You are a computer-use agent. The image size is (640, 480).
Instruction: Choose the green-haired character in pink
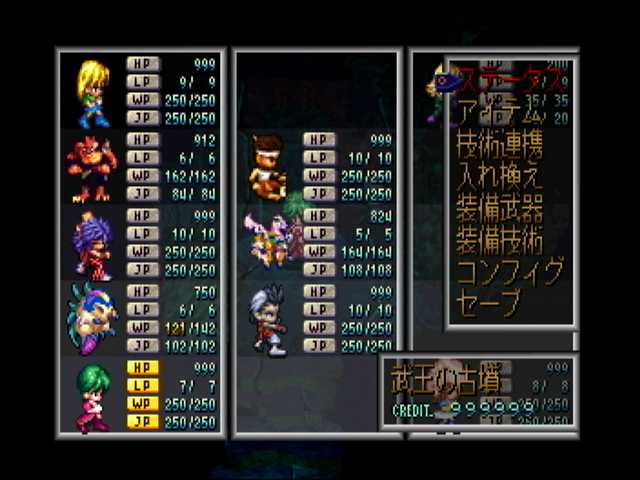point(92,397)
